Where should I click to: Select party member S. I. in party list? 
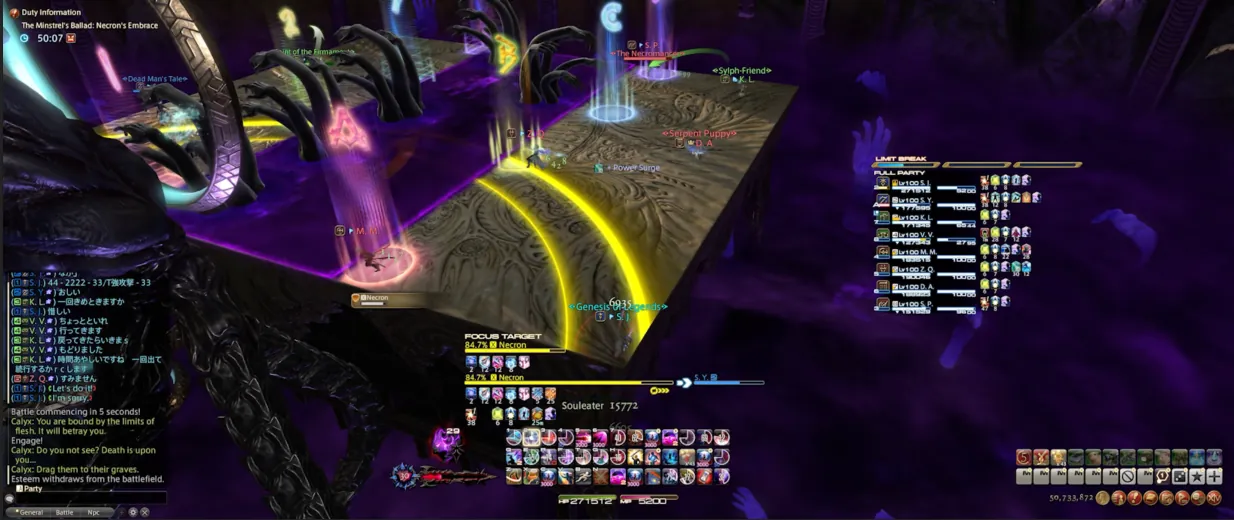point(925,183)
